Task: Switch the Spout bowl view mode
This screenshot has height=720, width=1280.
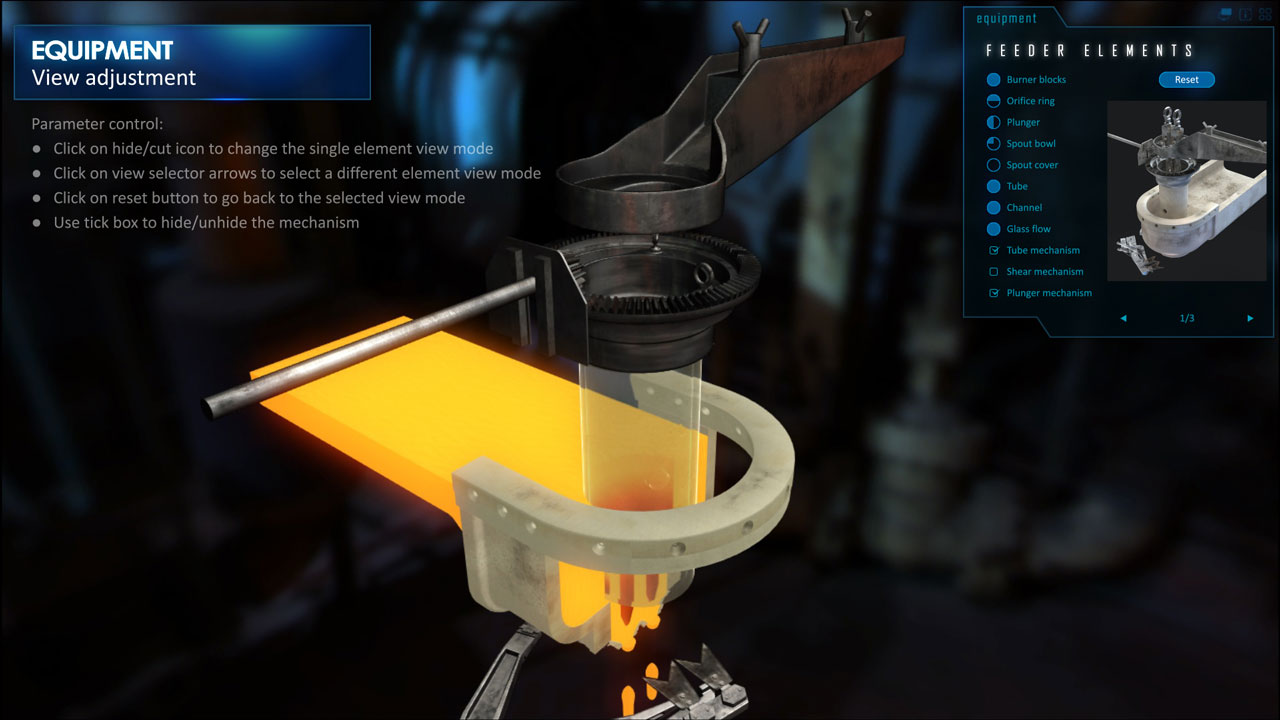Action: coord(994,144)
